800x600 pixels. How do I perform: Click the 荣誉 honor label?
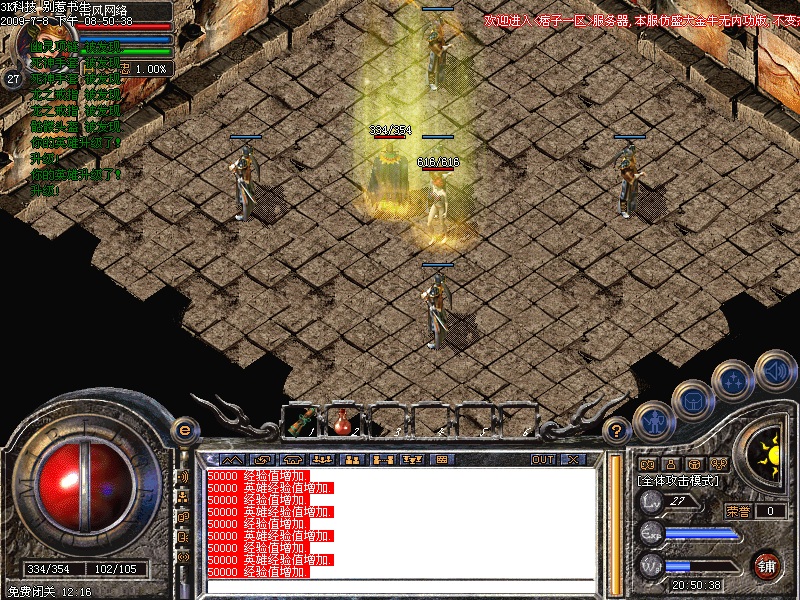pos(737,511)
